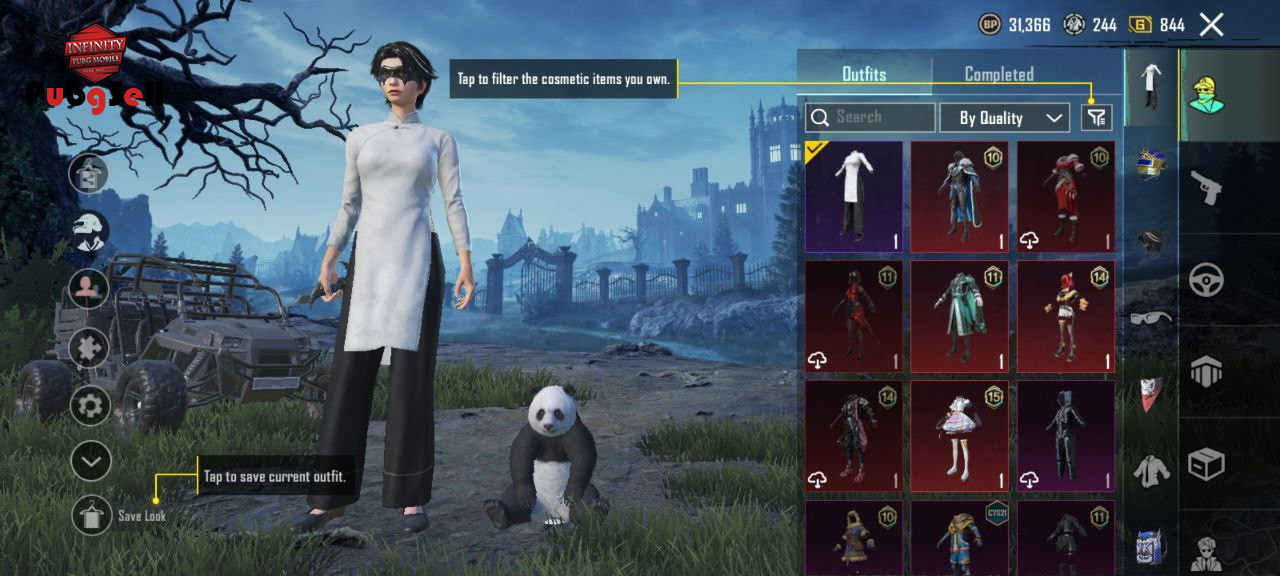The height and width of the screenshot is (576, 1280).
Task: Open the crate box category
Action: [x=1206, y=463]
